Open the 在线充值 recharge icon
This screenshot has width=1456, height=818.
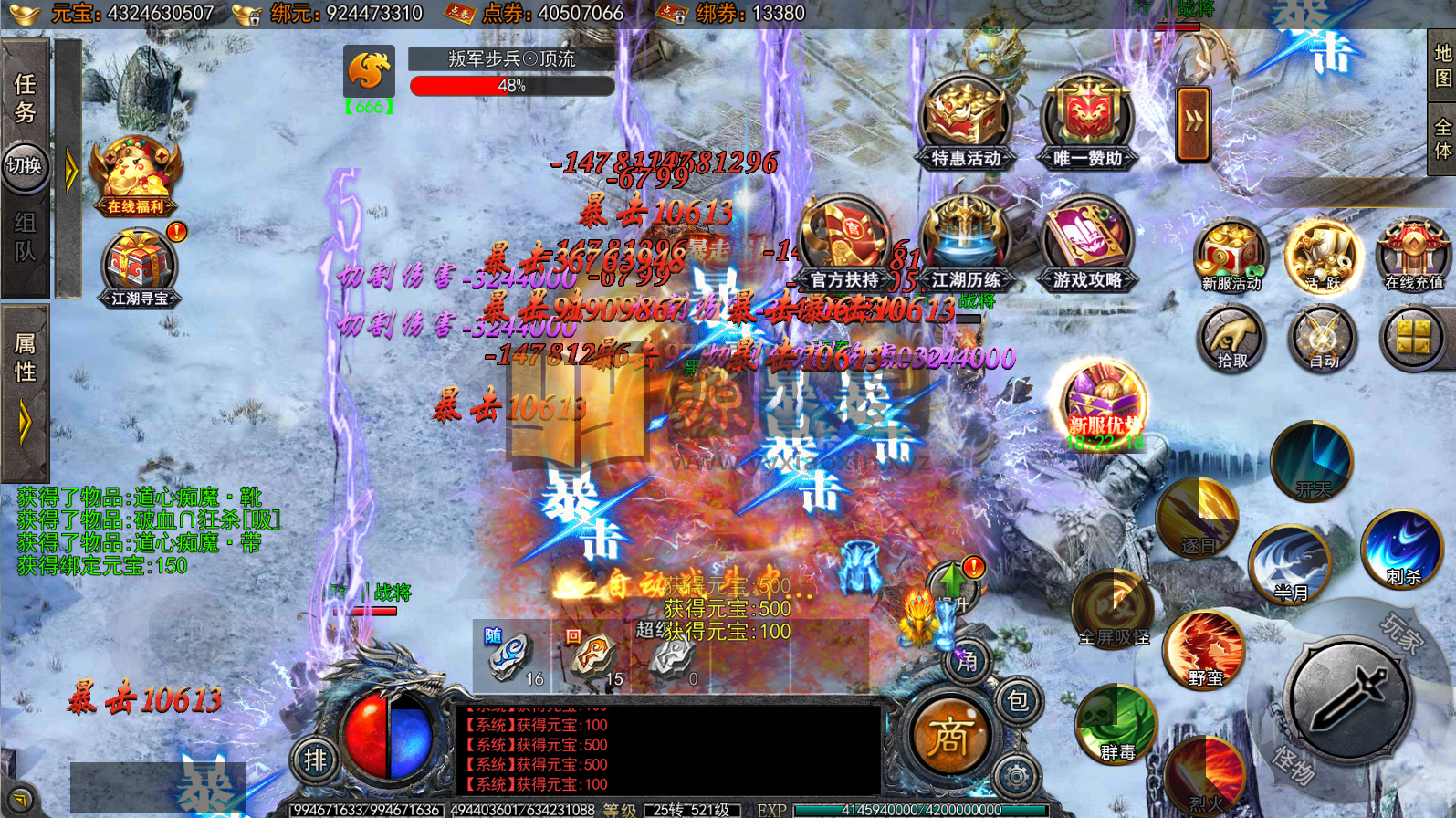pyautogui.click(x=1413, y=256)
